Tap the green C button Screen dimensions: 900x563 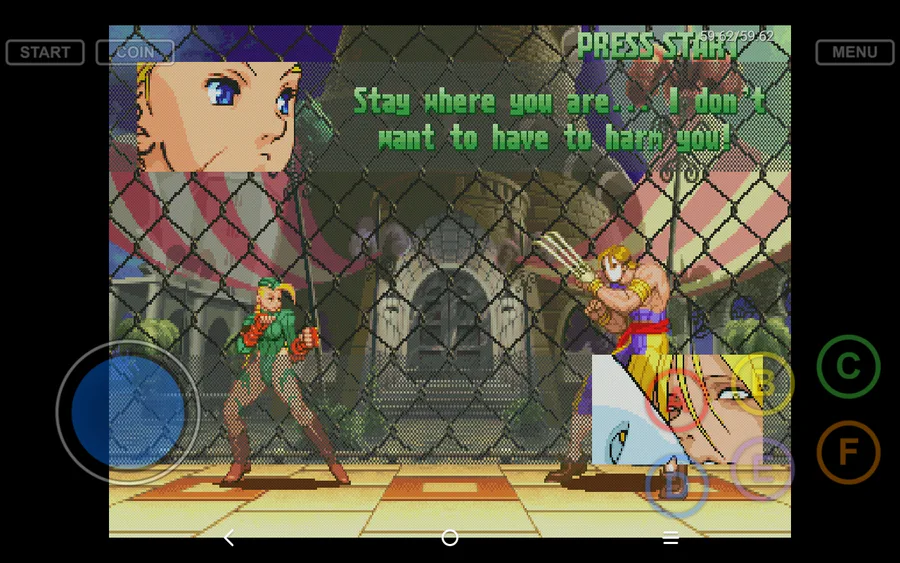tap(848, 367)
